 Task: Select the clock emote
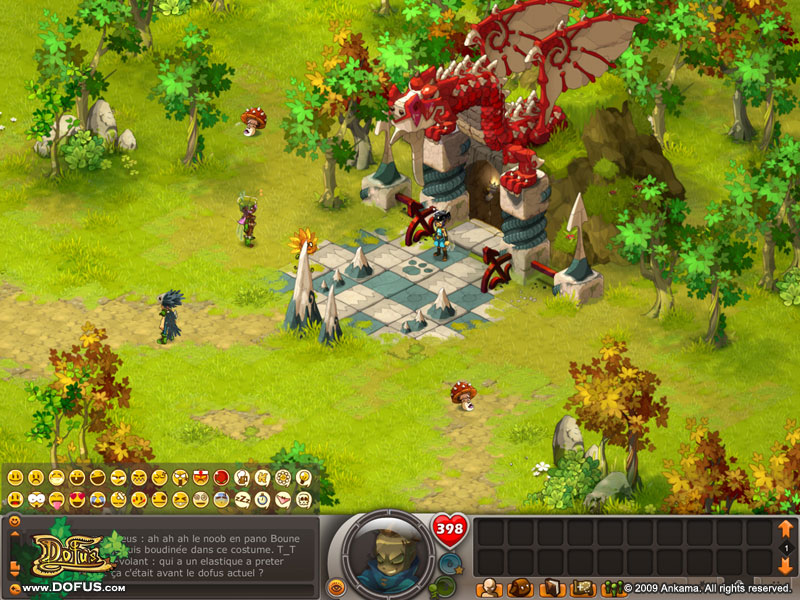(x=262, y=498)
